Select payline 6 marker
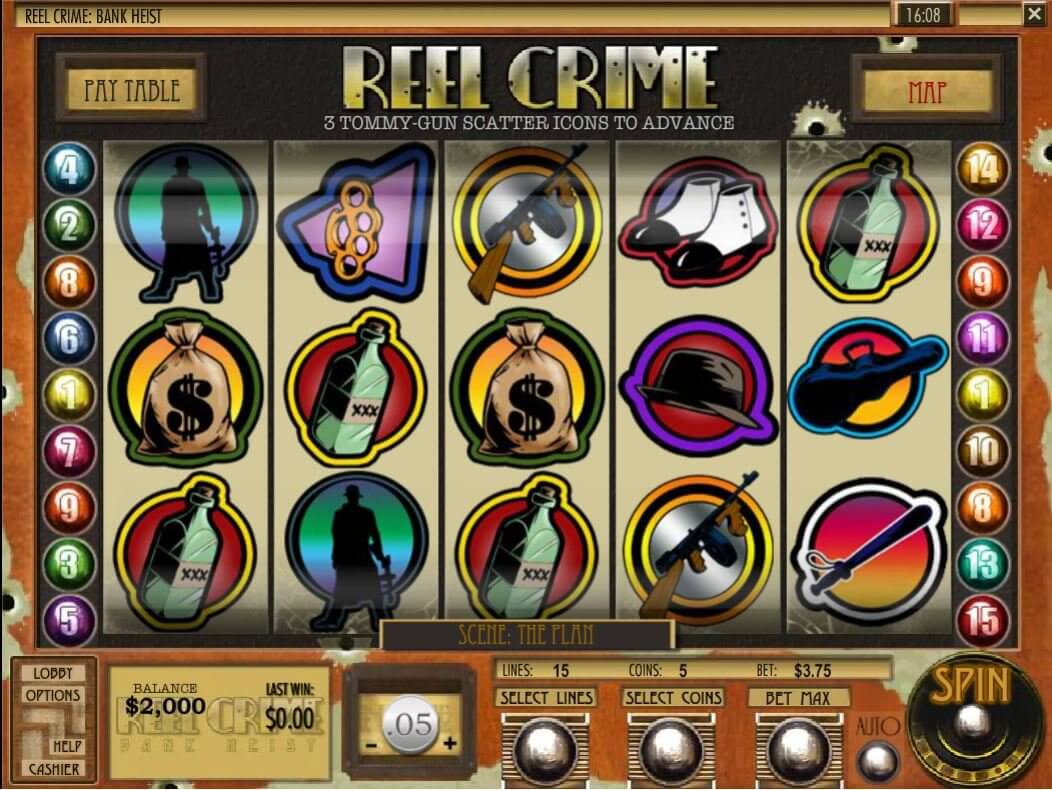The width and height of the screenshot is (1052, 790). tap(69, 339)
